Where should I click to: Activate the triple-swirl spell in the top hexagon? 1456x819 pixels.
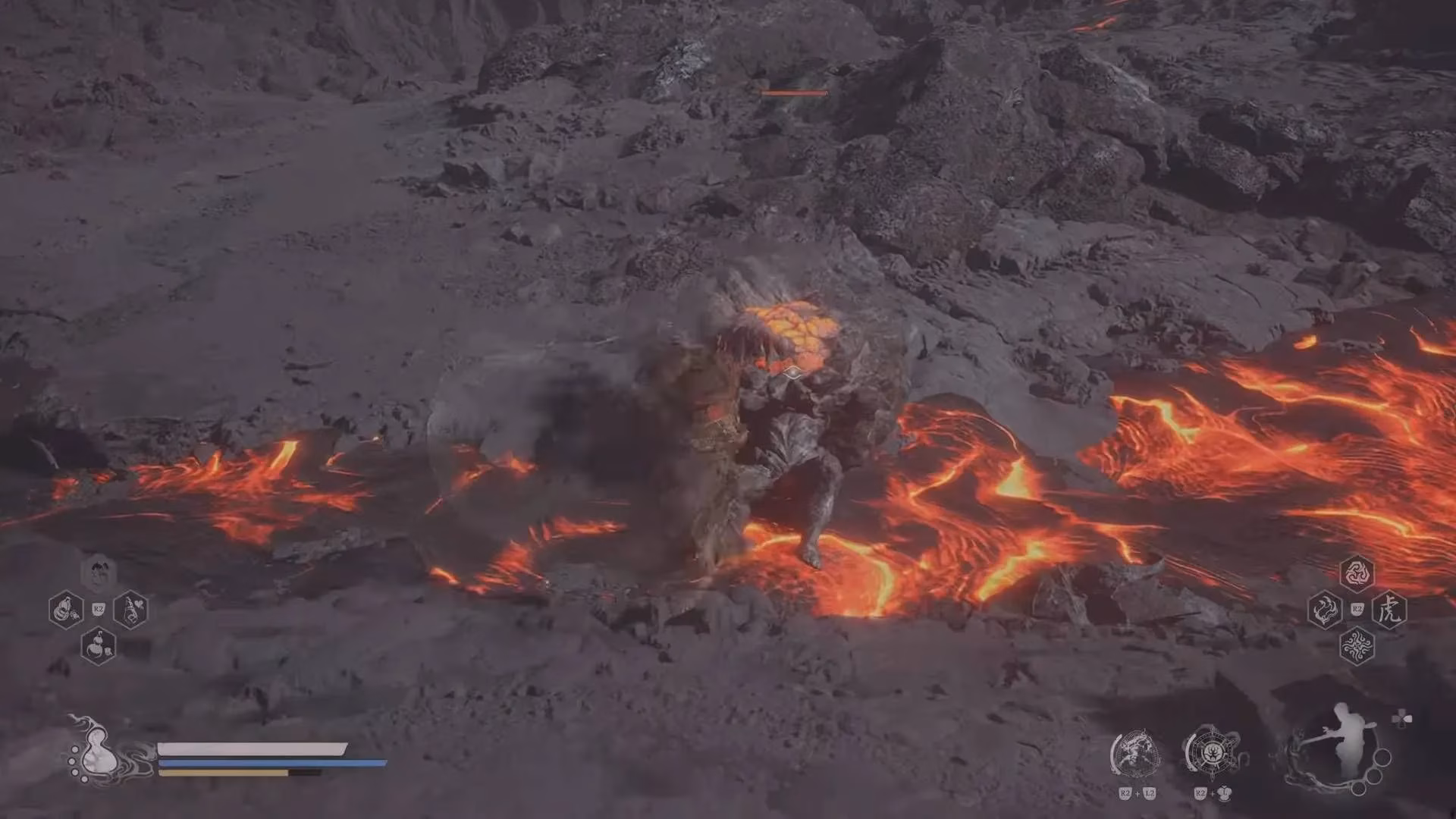click(1357, 573)
